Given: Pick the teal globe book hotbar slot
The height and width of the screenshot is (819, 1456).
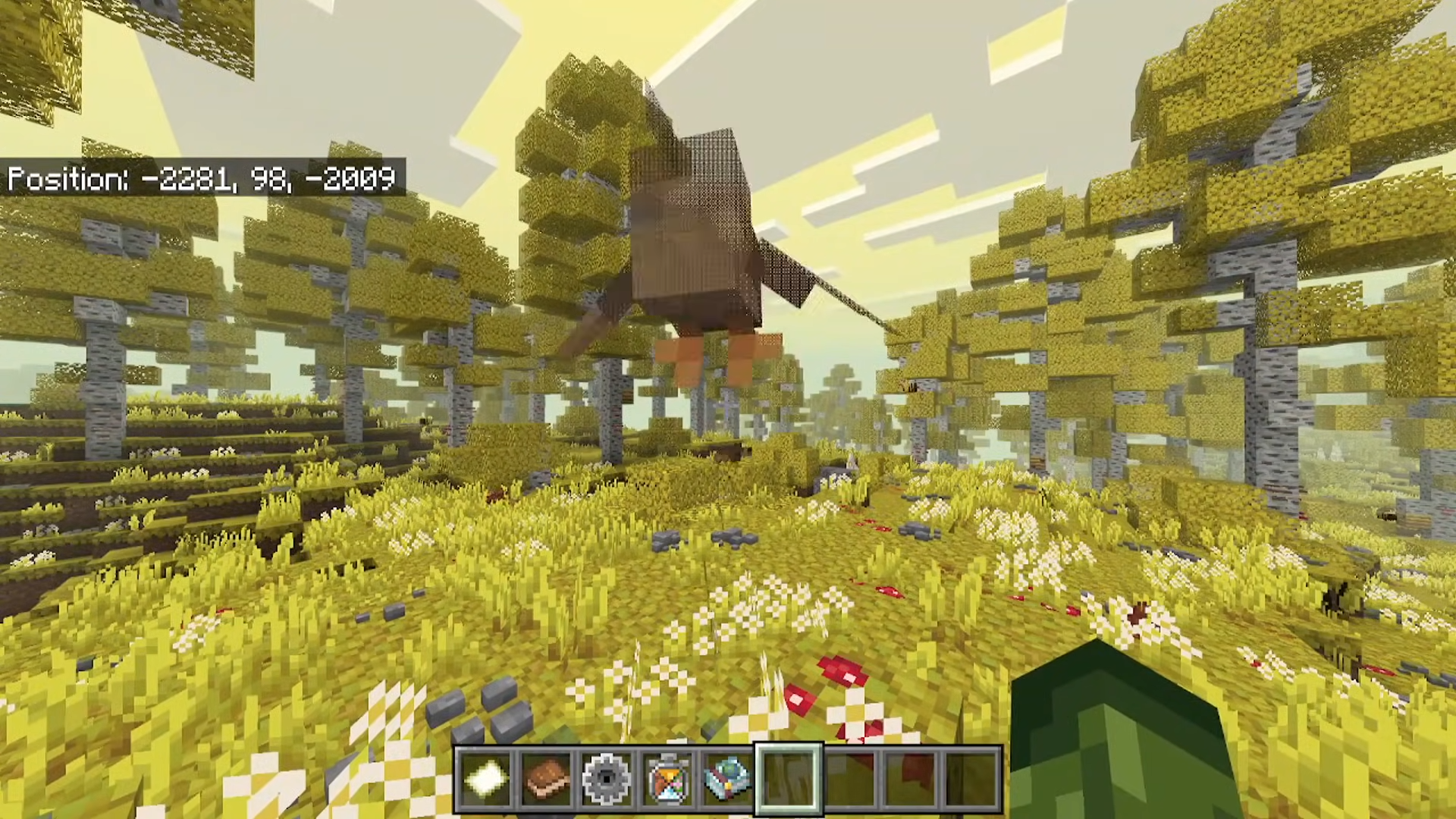Looking at the screenshot, I should click(x=728, y=779).
